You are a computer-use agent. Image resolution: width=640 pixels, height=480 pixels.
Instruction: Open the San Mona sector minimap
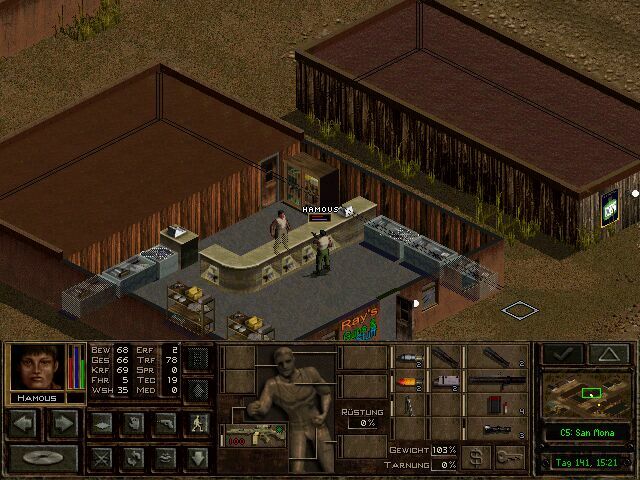click(585, 393)
